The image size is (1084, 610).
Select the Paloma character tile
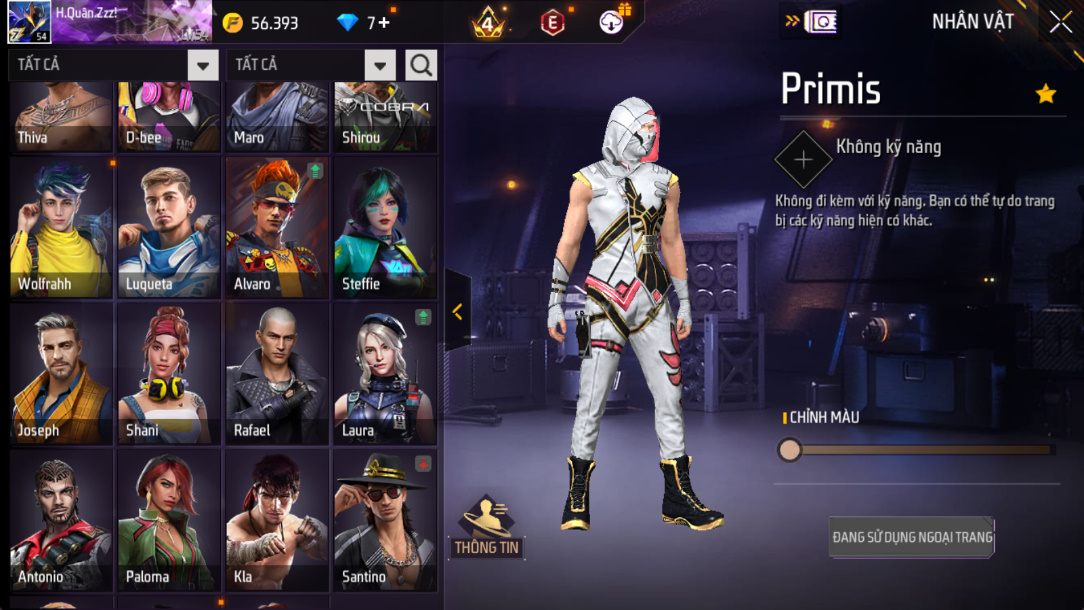[x=168, y=520]
